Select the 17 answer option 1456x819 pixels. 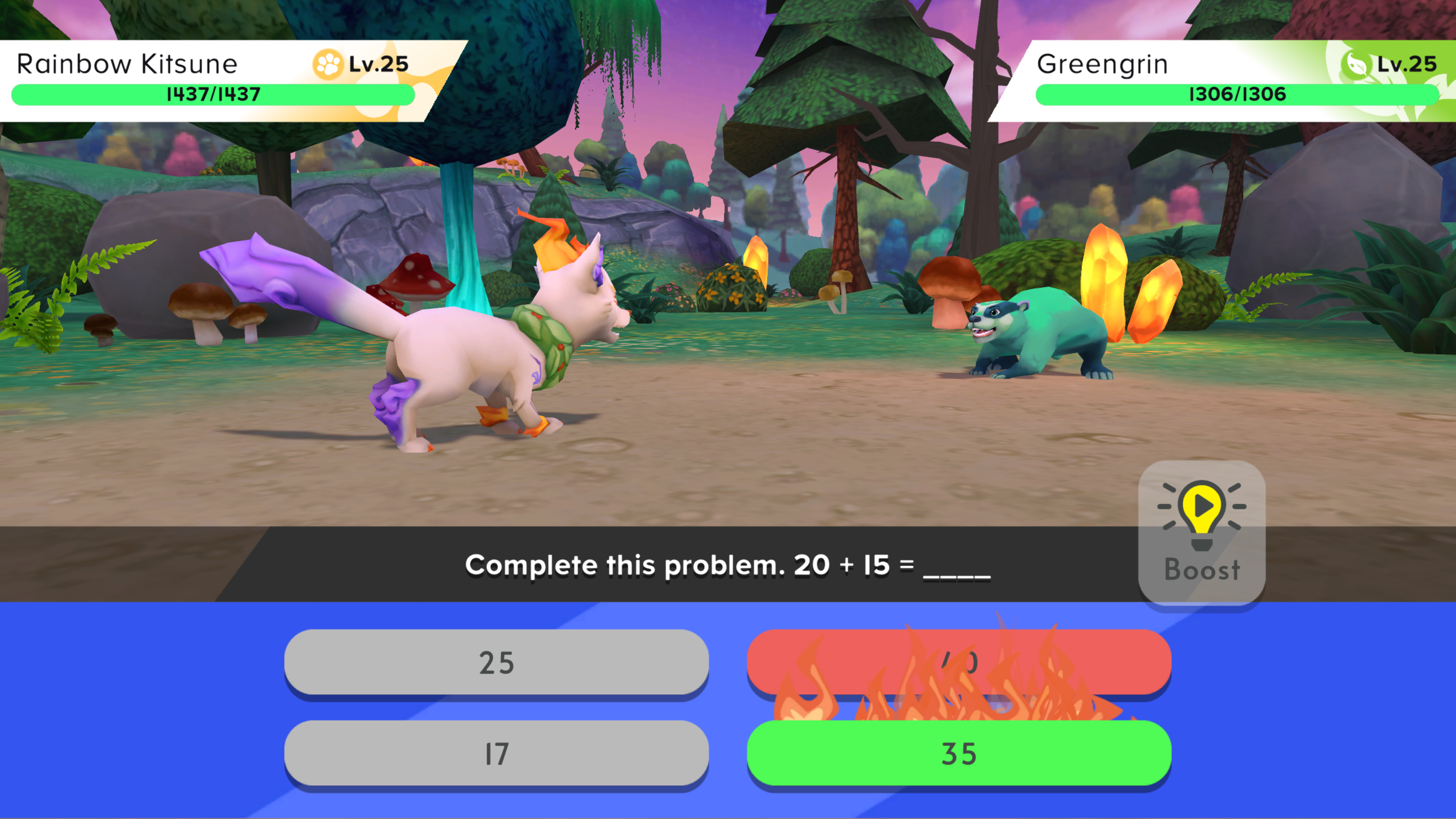point(496,753)
